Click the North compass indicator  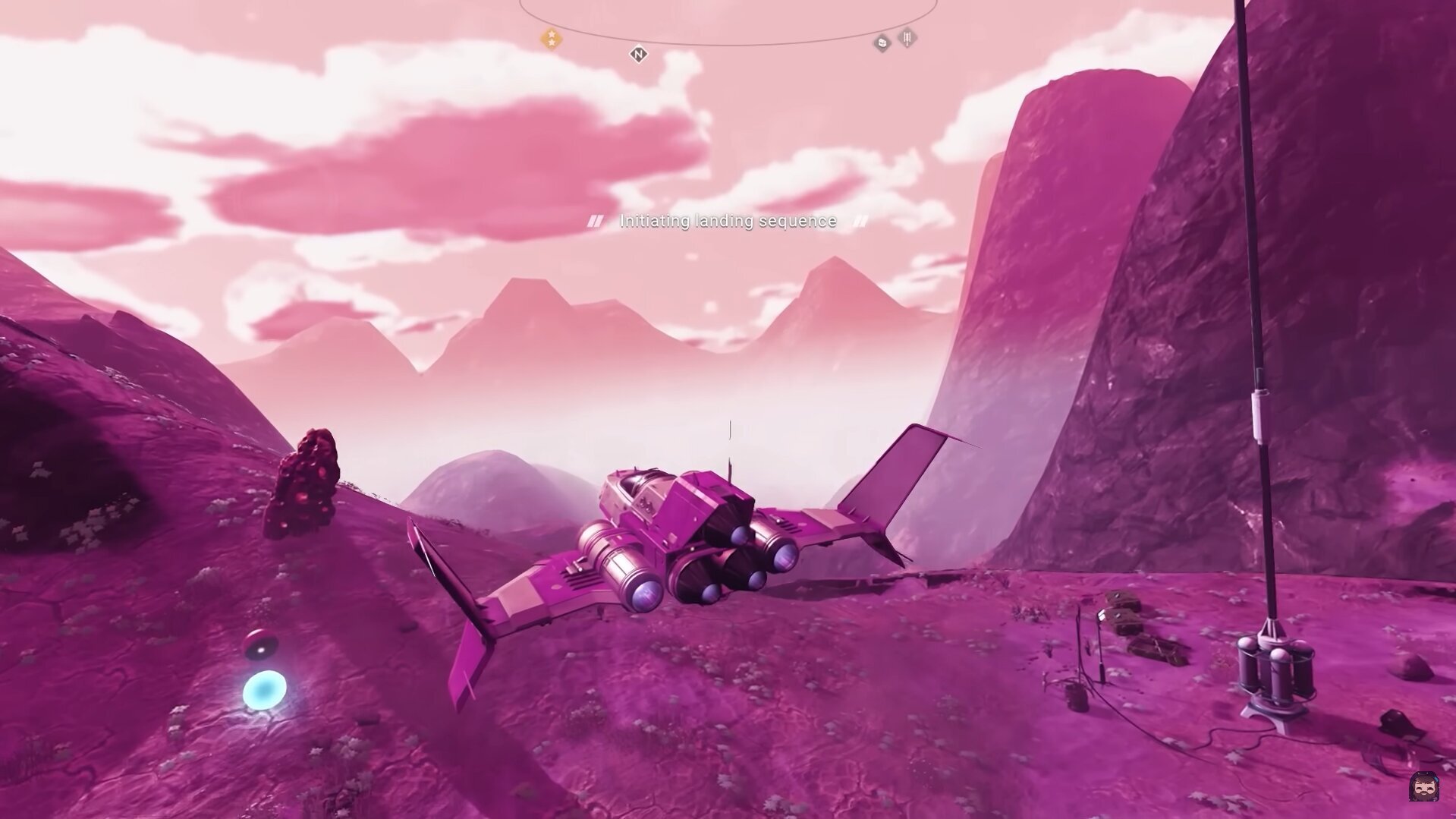point(638,54)
